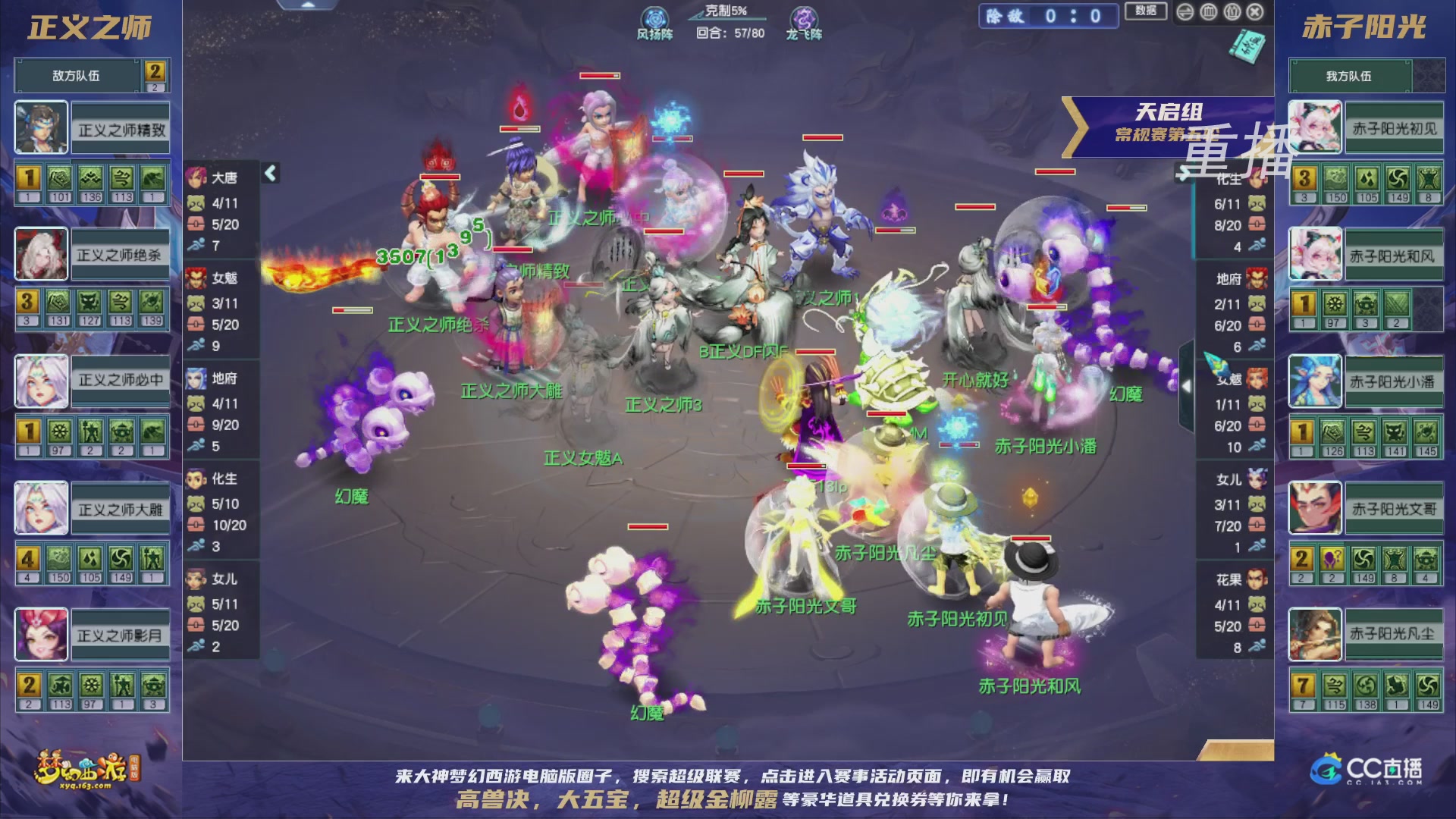Click the 大唐 faction icon in the left roster
1456x819 pixels.
coord(196,177)
